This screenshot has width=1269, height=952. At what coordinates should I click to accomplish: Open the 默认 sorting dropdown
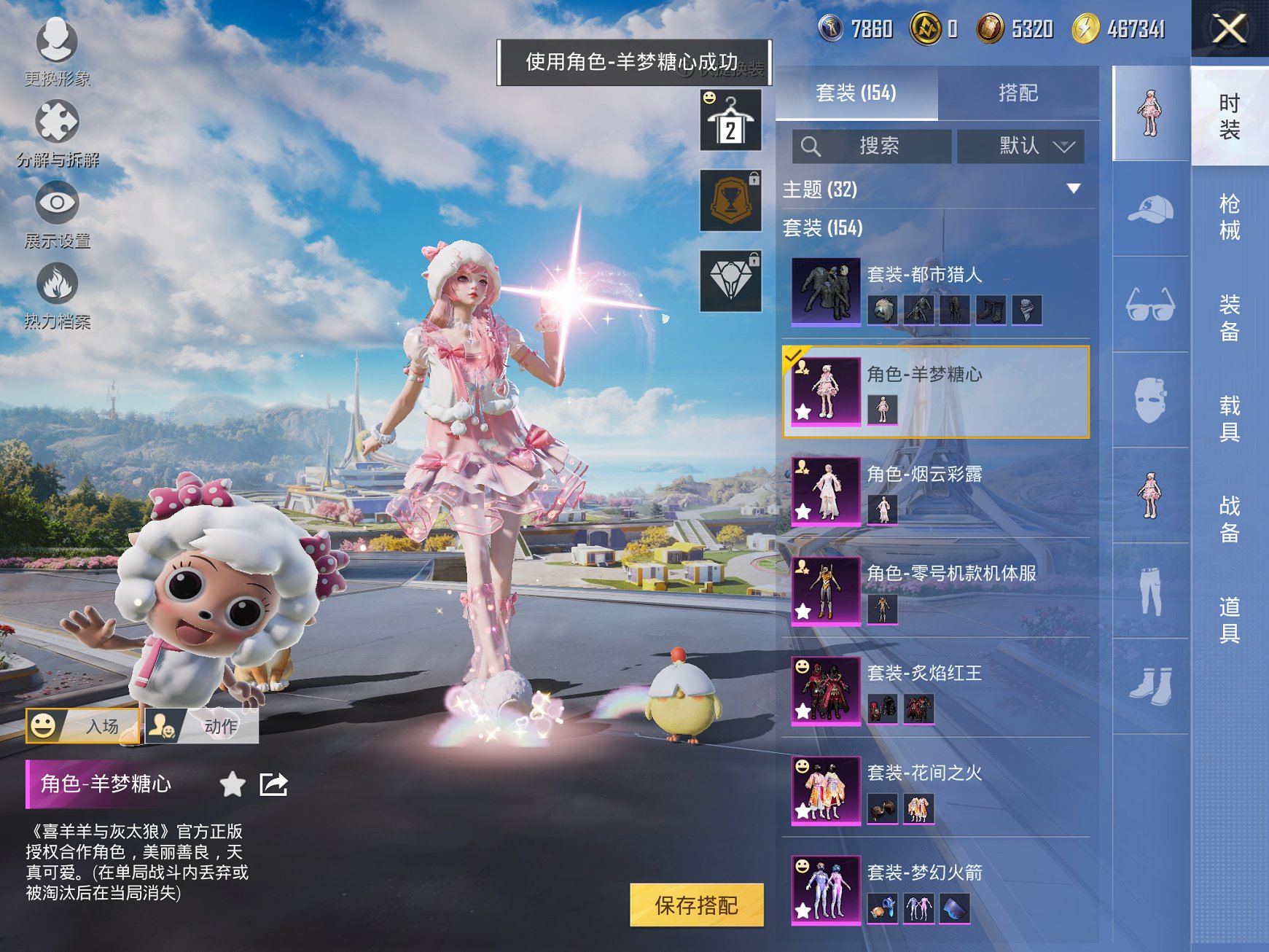pos(1020,146)
